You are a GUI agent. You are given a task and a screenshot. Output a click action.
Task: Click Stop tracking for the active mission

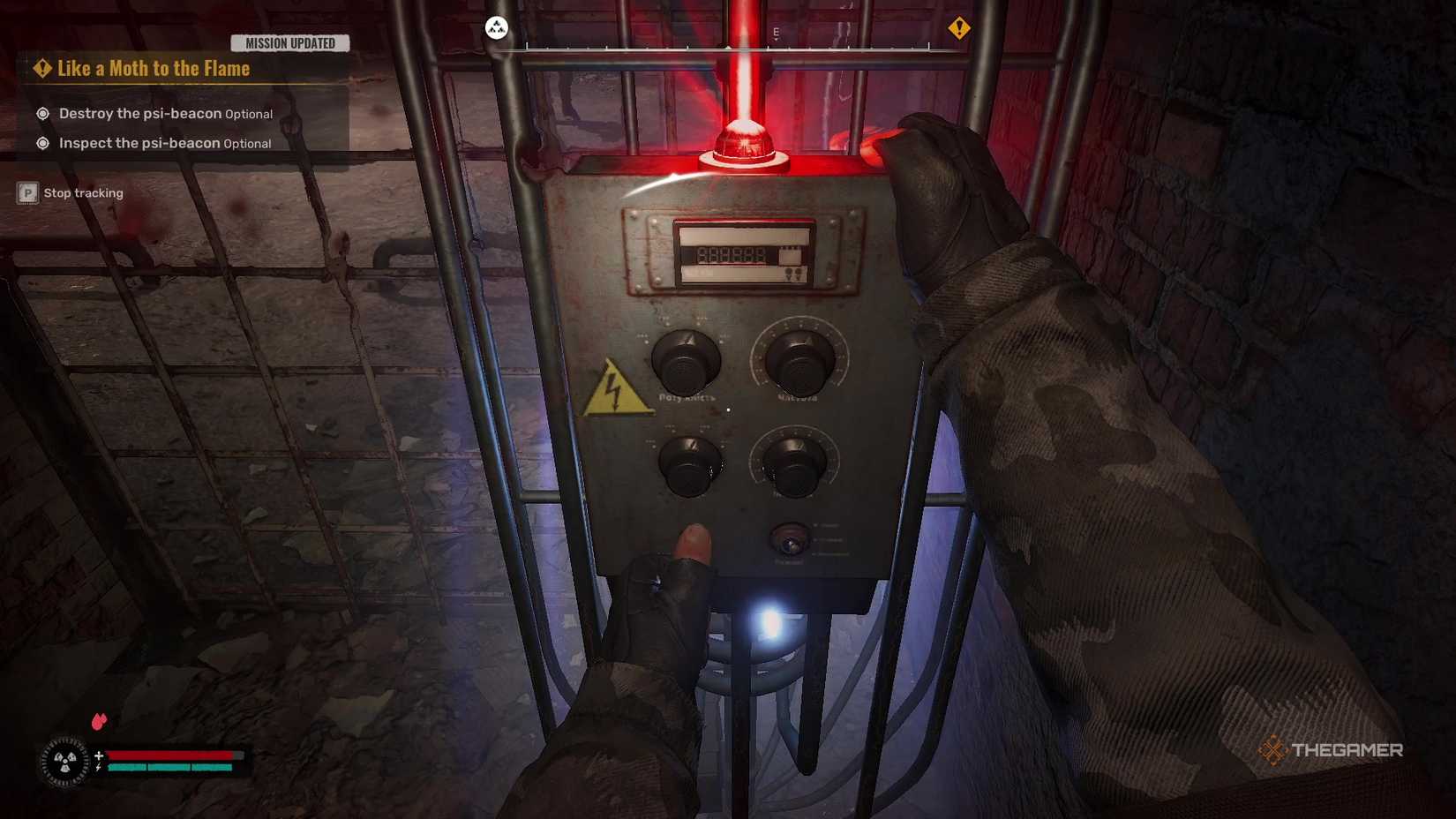83,192
